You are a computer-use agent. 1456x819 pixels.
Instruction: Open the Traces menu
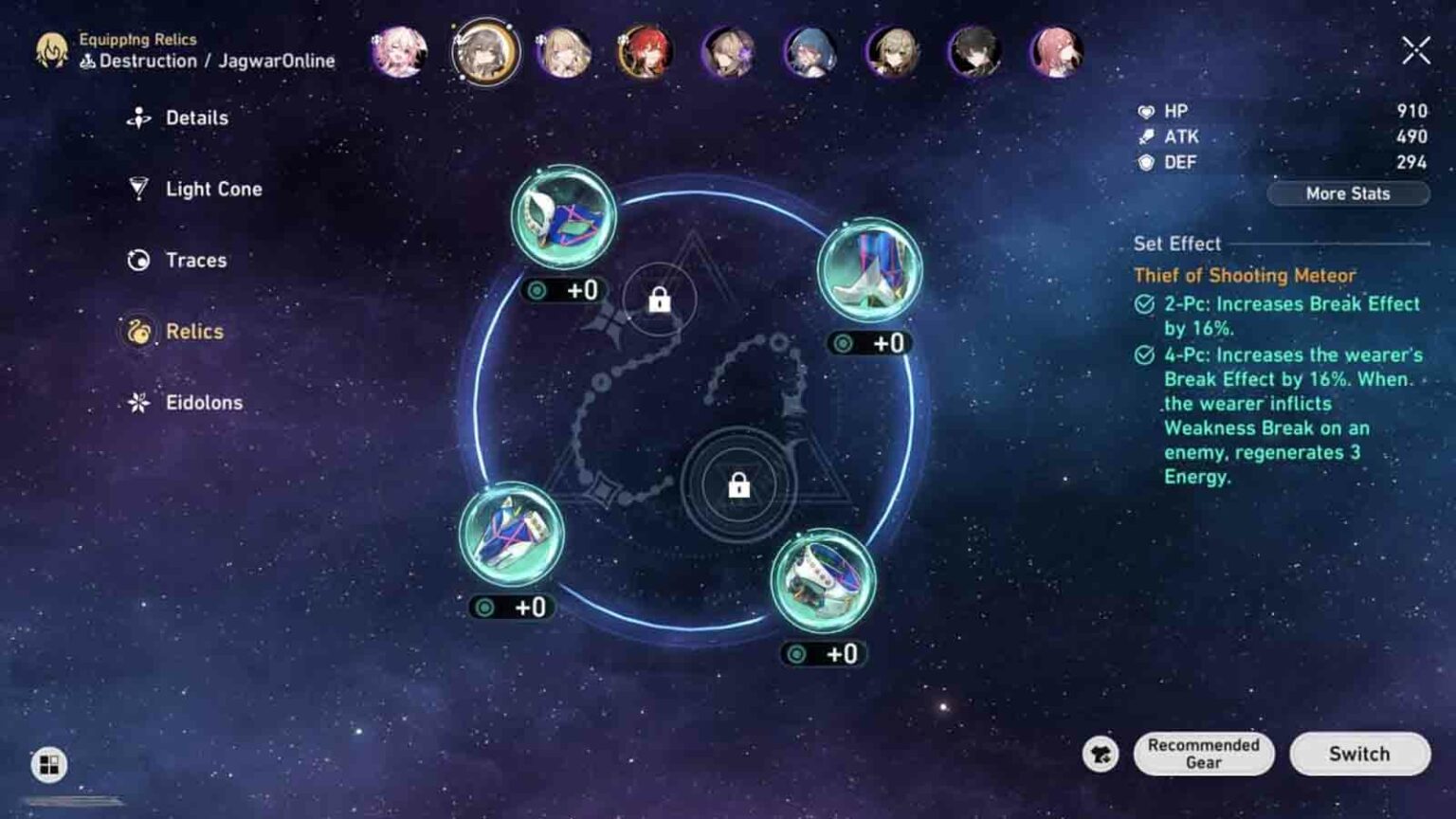tap(192, 260)
